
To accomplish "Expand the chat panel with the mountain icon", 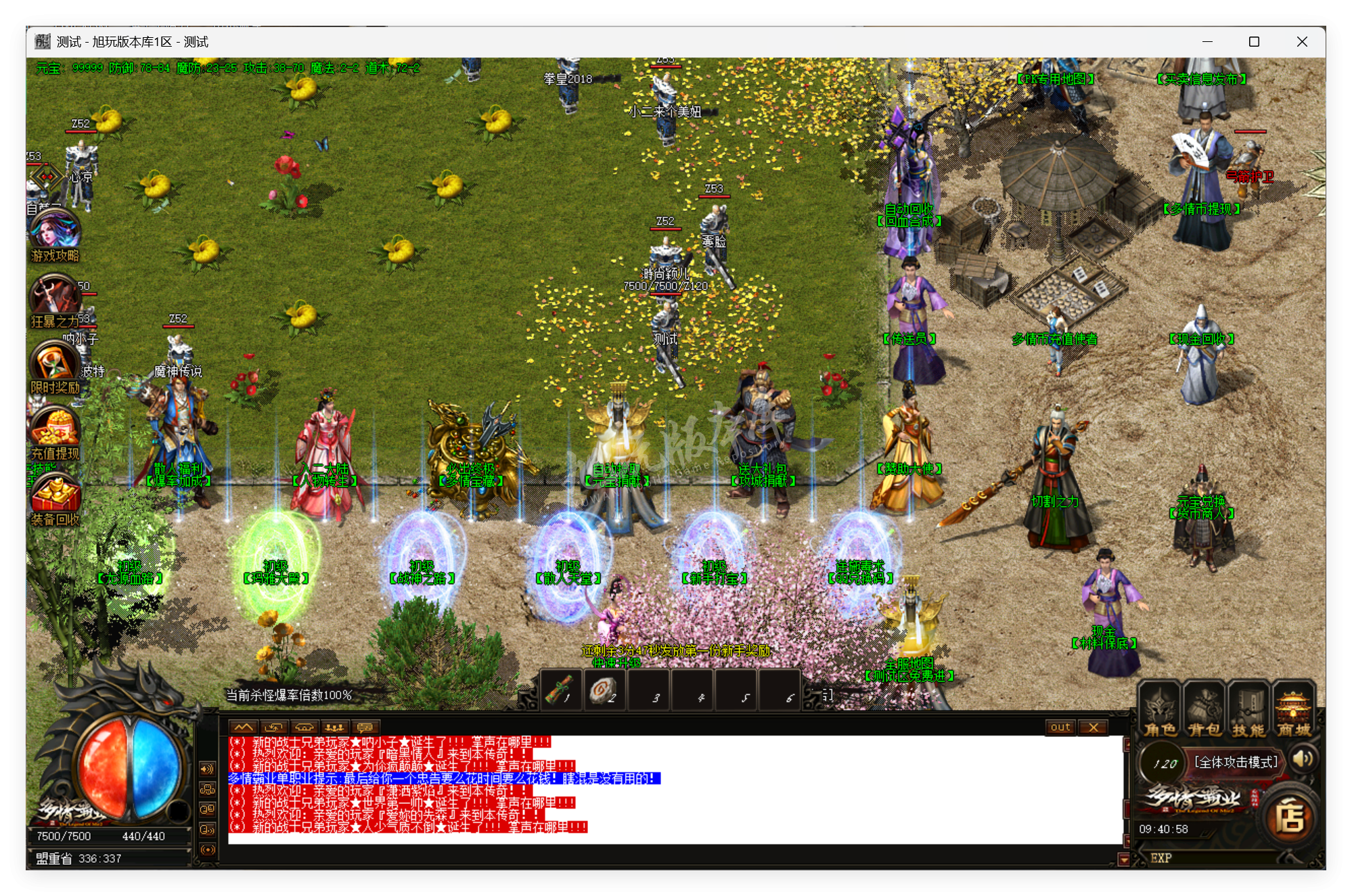I will click(244, 727).
